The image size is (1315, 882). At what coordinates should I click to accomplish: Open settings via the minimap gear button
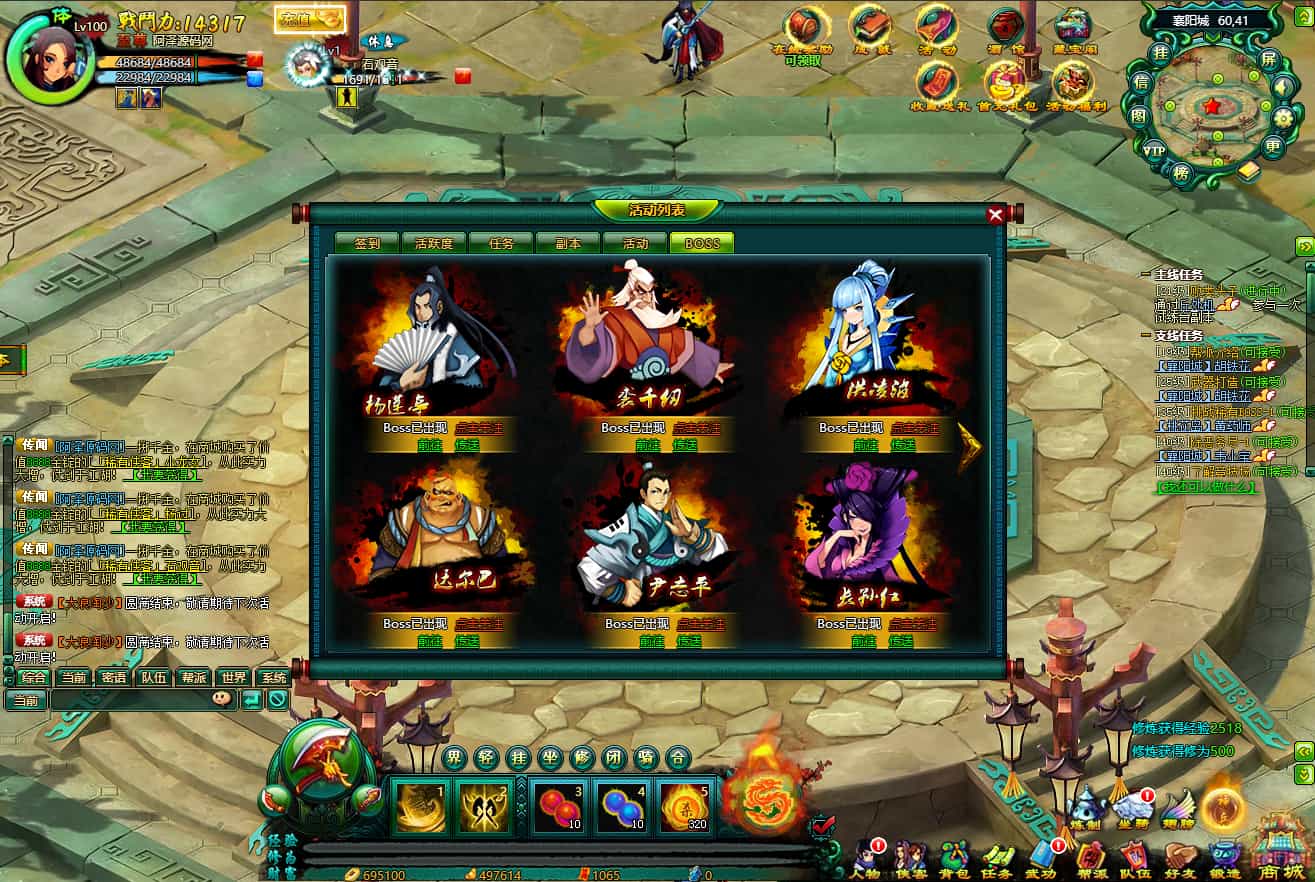click(1285, 118)
